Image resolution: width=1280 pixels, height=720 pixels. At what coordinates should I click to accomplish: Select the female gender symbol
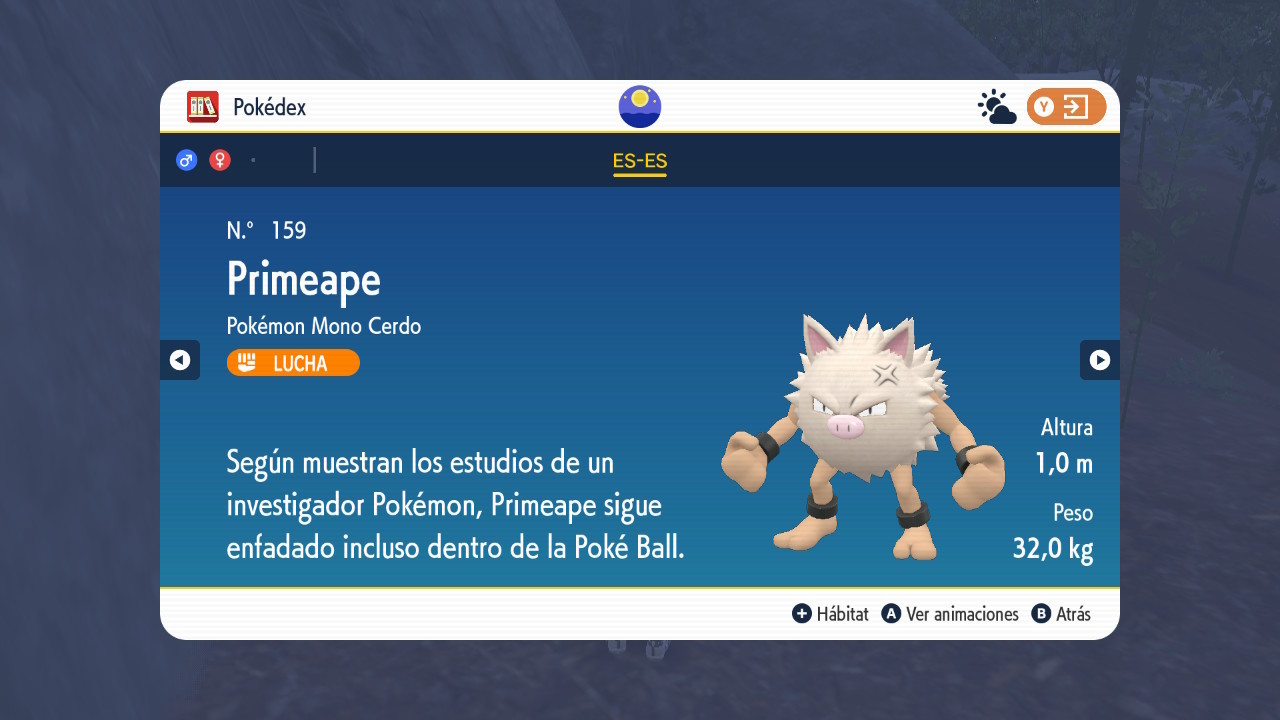click(x=220, y=160)
